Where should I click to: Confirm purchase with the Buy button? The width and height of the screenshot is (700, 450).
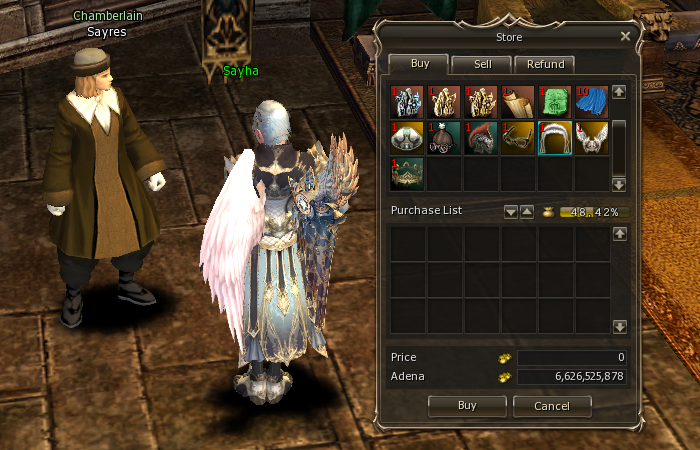(x=466, y=406)
